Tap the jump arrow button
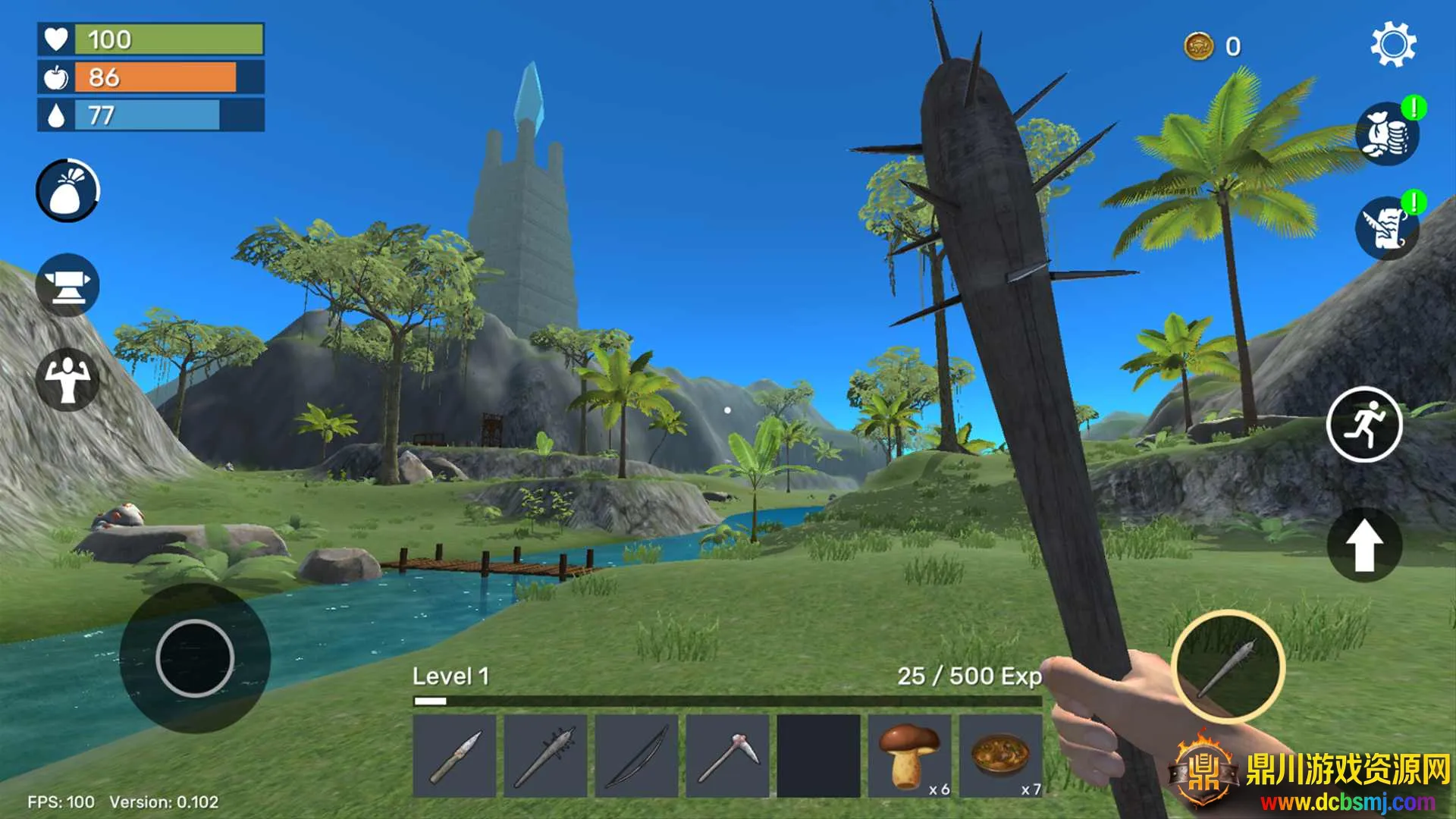 click(1363, 544)
